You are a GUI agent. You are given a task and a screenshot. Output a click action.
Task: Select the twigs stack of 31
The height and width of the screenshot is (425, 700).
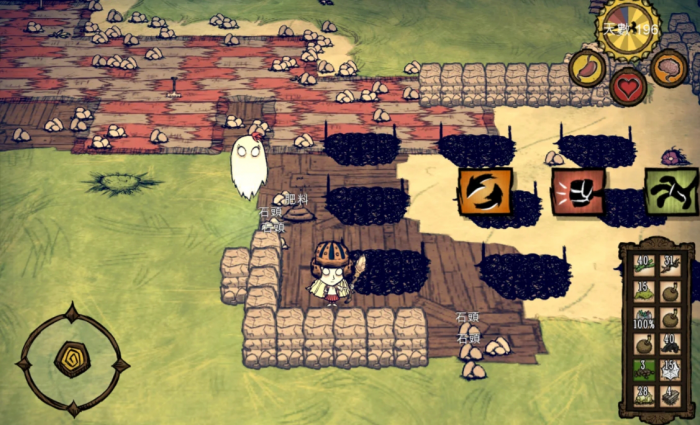pyautogui.click(x=670, y=266)
